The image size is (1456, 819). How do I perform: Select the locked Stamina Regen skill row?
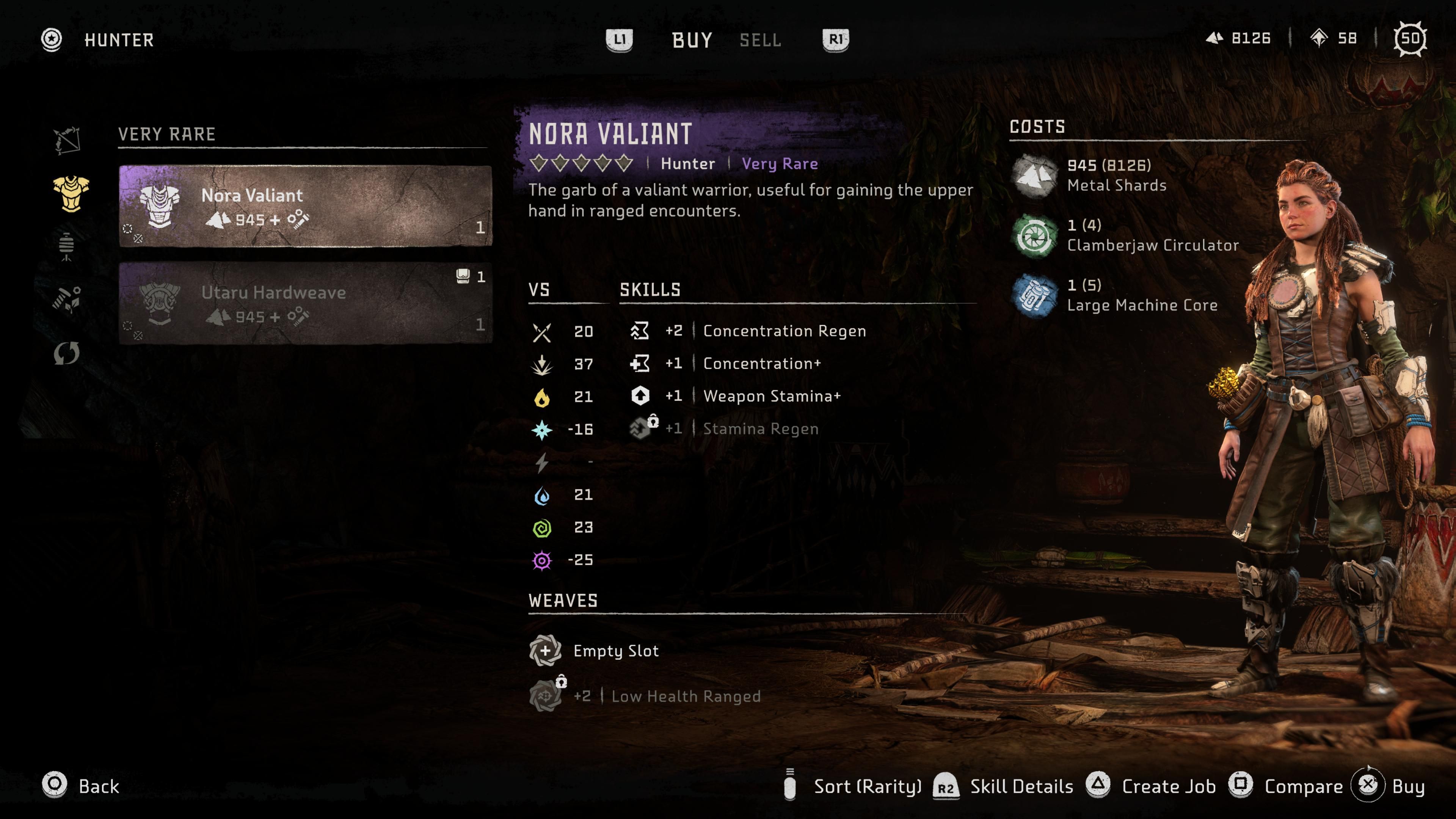pos(759,429)
